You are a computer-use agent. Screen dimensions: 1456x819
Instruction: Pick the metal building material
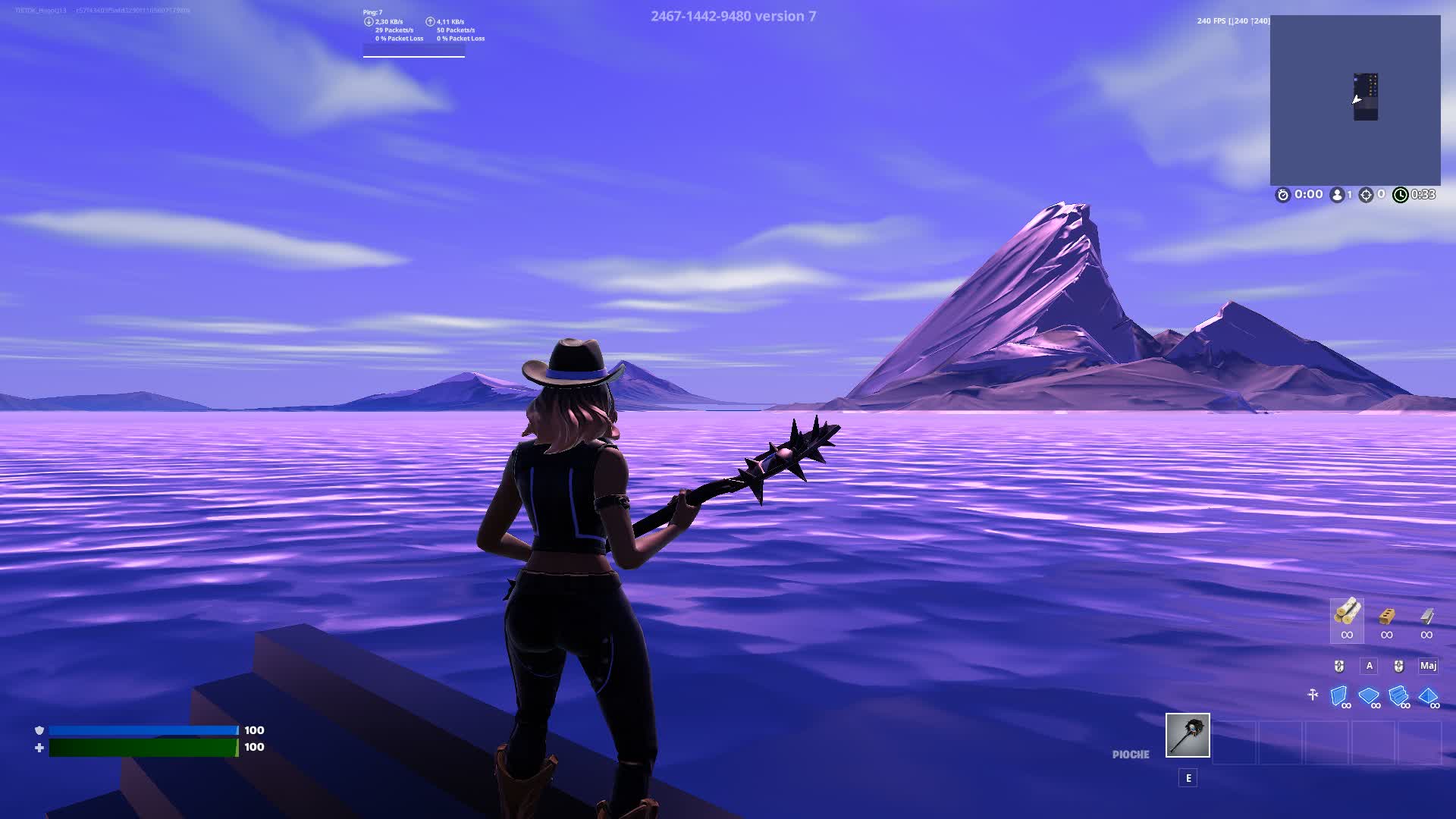coord(1426,614)
